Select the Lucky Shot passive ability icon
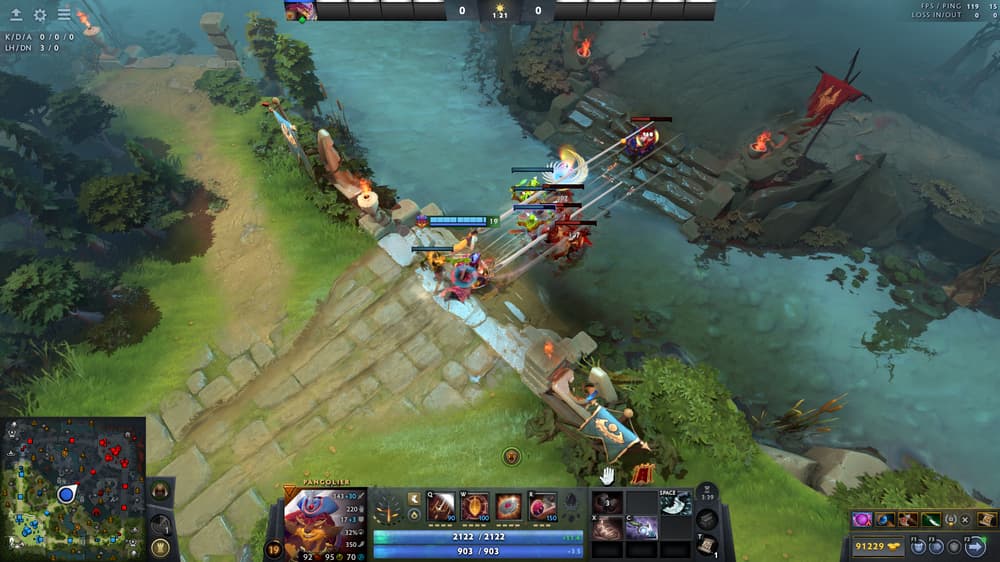Viewport: 1000px width, 562px height. click(509, 507)
